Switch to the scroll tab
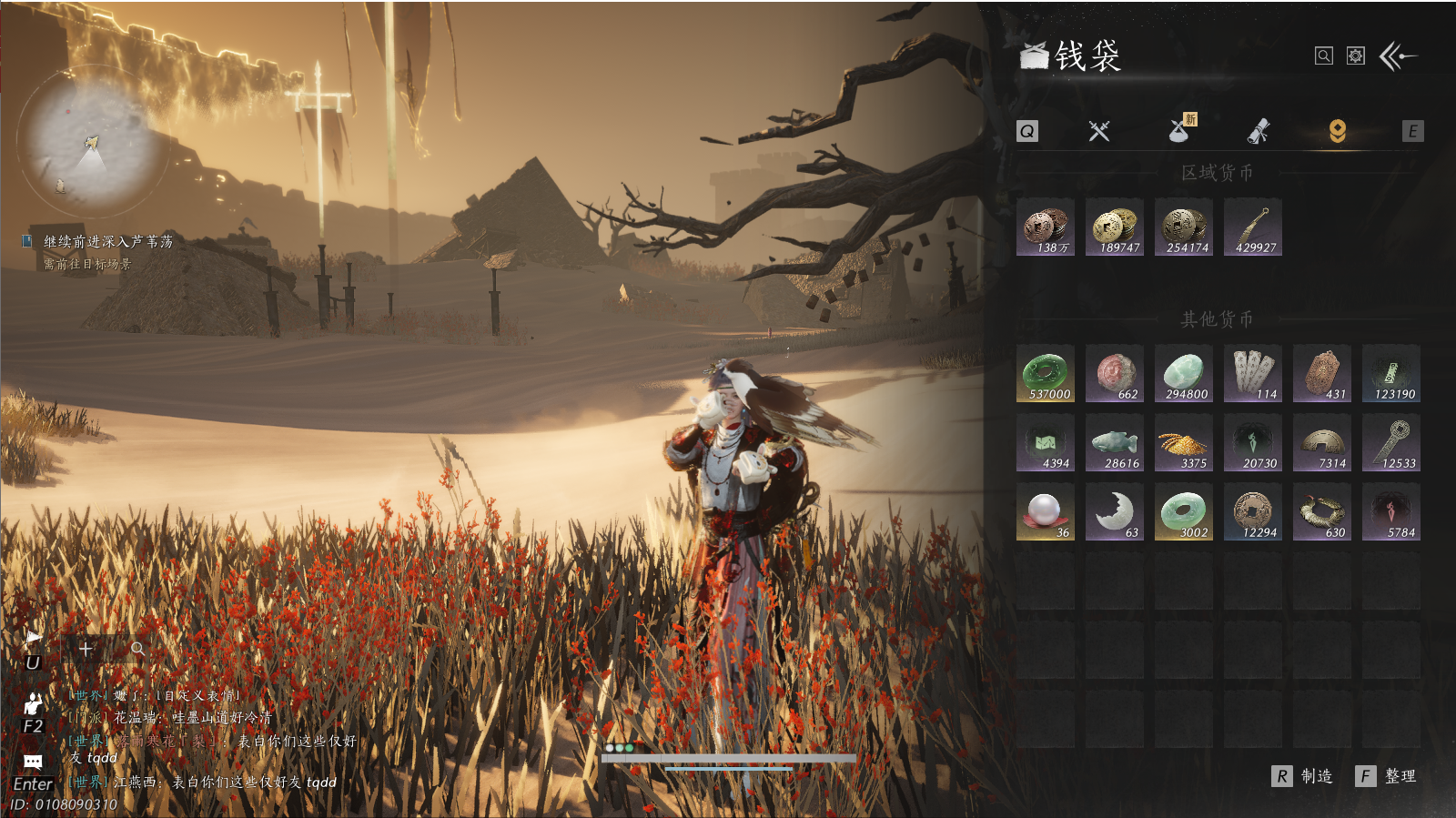Screen dimensions: 1456x818 point(1259,132)
